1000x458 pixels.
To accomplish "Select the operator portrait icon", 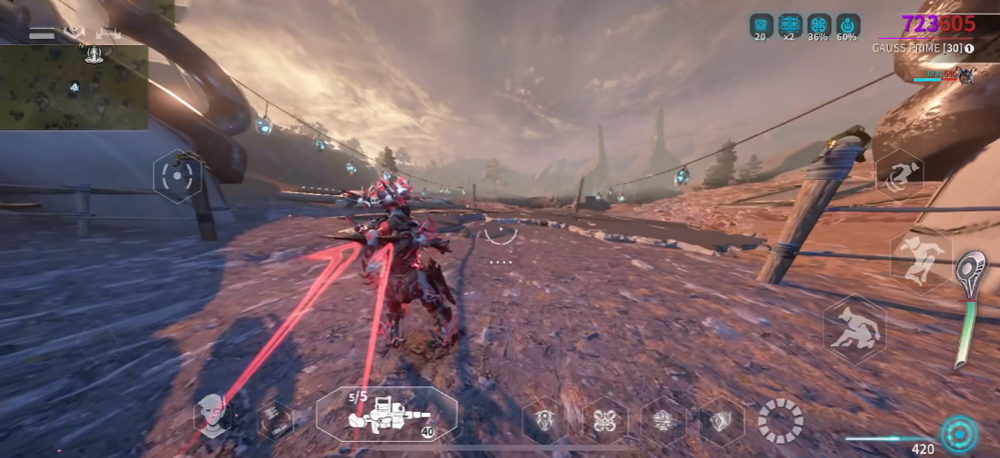I will pos(213,414).
